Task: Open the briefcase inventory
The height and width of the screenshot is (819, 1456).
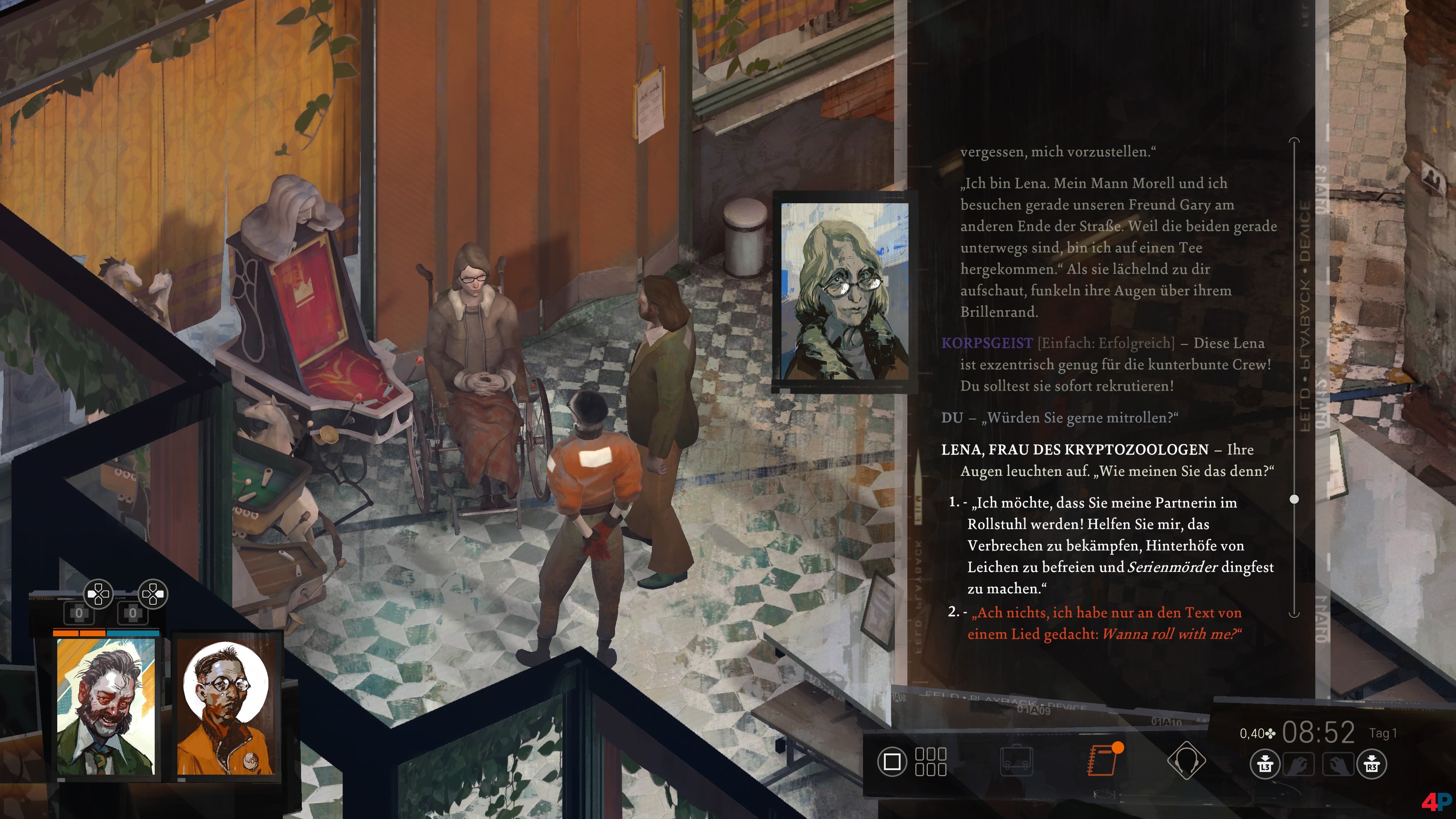Action: coord(1016,761)
